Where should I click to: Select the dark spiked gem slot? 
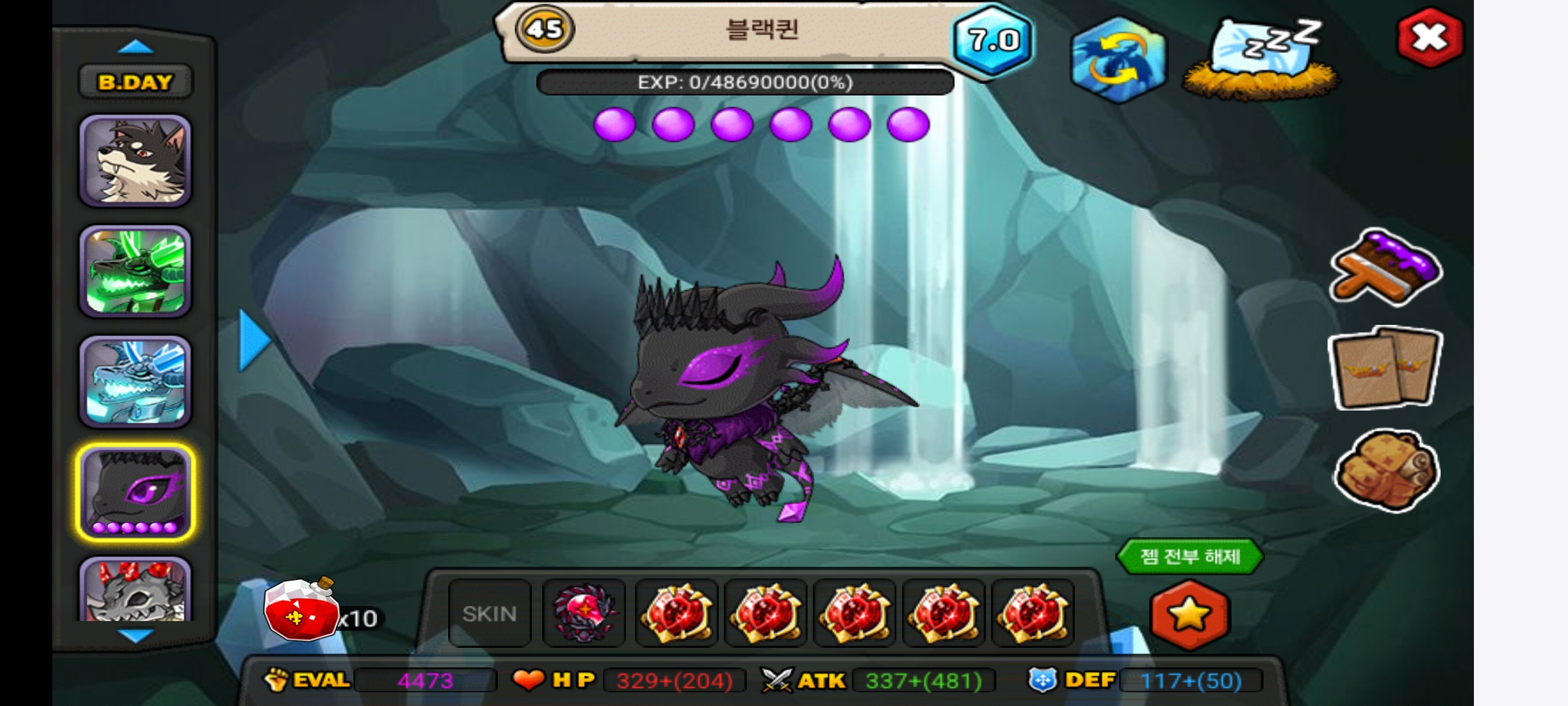click(584, 613)
